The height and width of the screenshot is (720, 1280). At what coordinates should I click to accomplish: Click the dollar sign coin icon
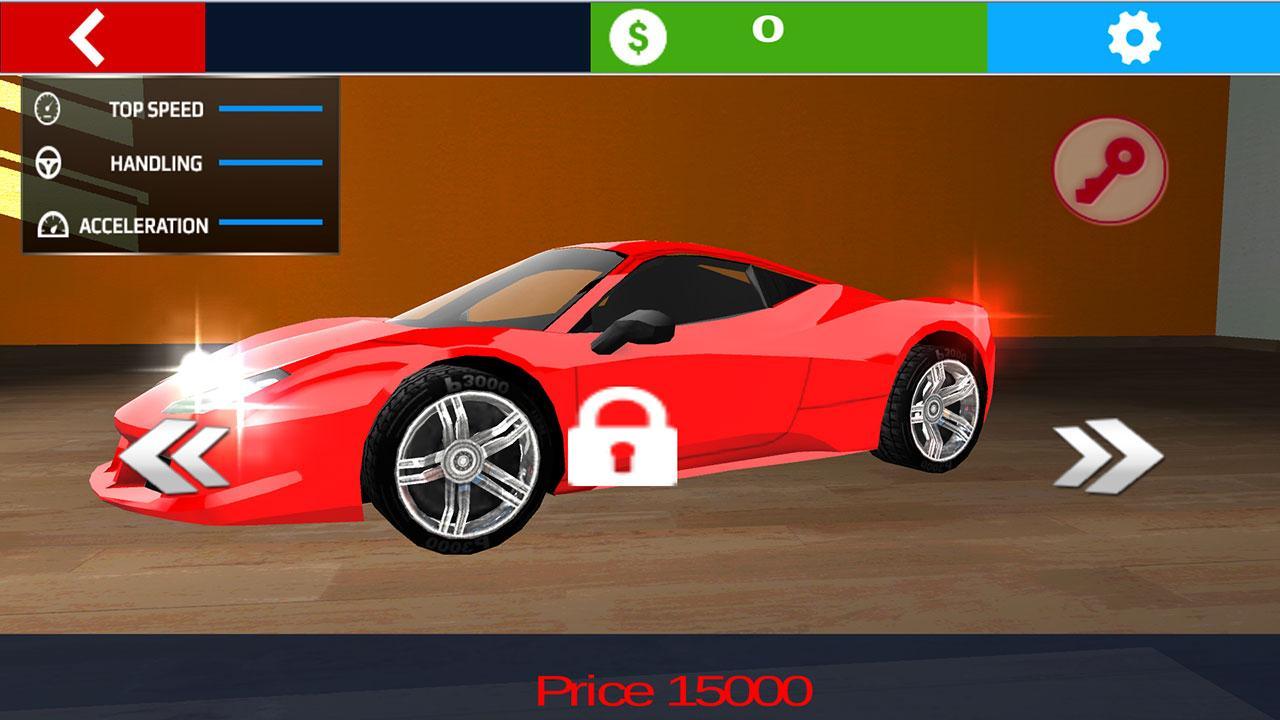tap(635, 36)
